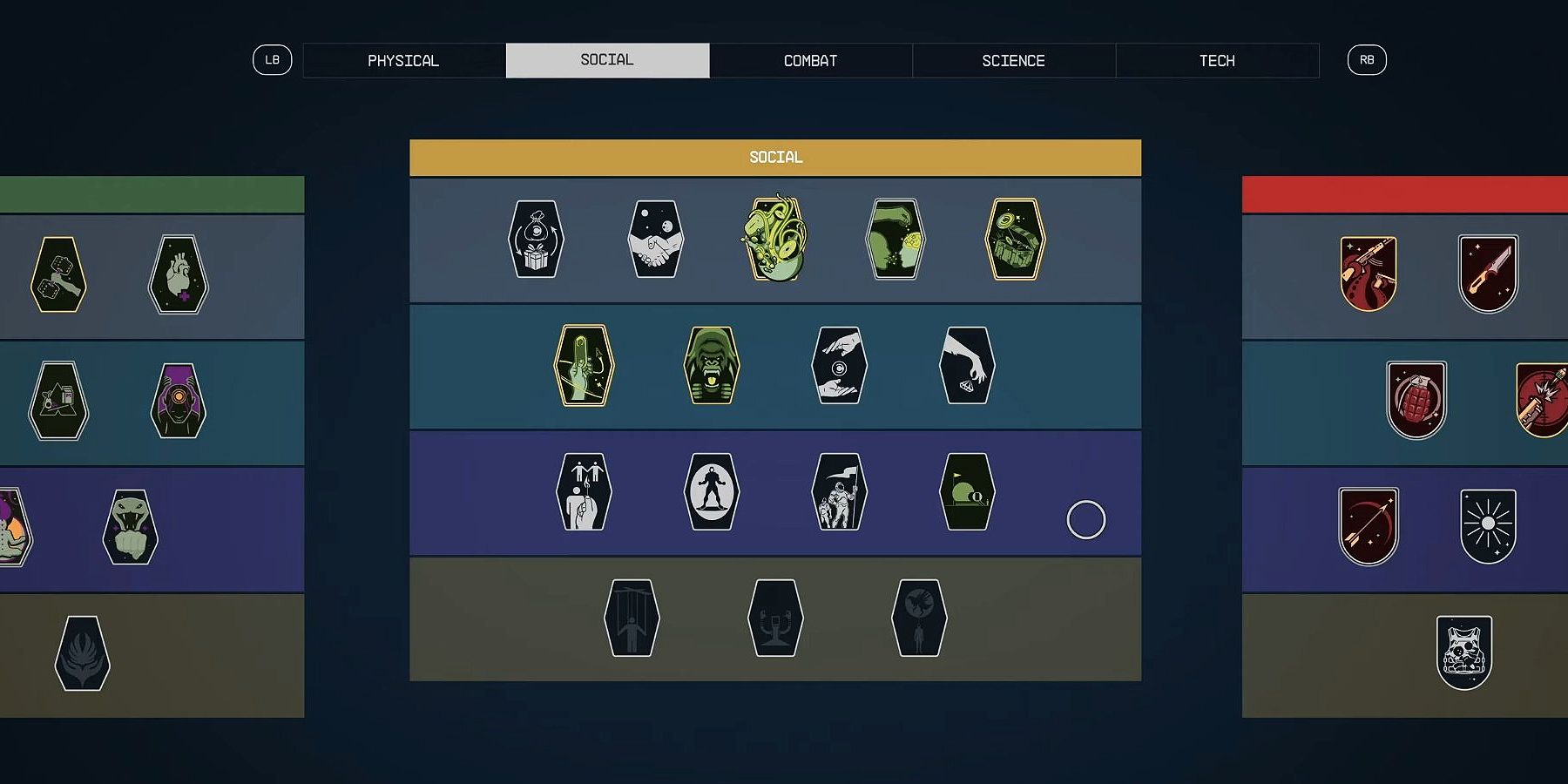Select the Commerce money bag skill icon
This screenshot has width=1568, height=784.
tap(534, 242)
